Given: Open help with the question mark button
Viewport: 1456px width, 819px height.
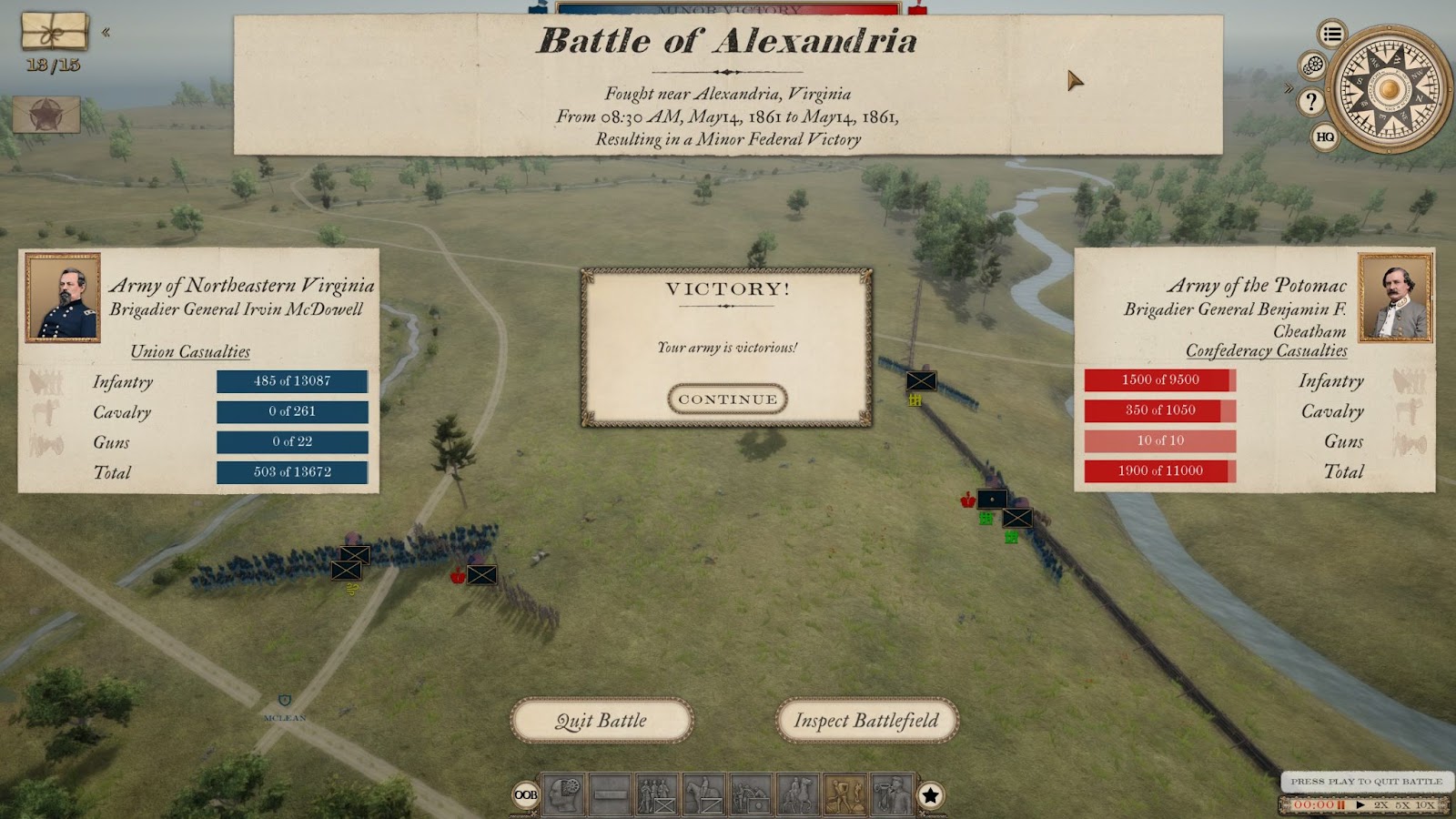Looking at the screenshot, I should tap(1310, 101).
